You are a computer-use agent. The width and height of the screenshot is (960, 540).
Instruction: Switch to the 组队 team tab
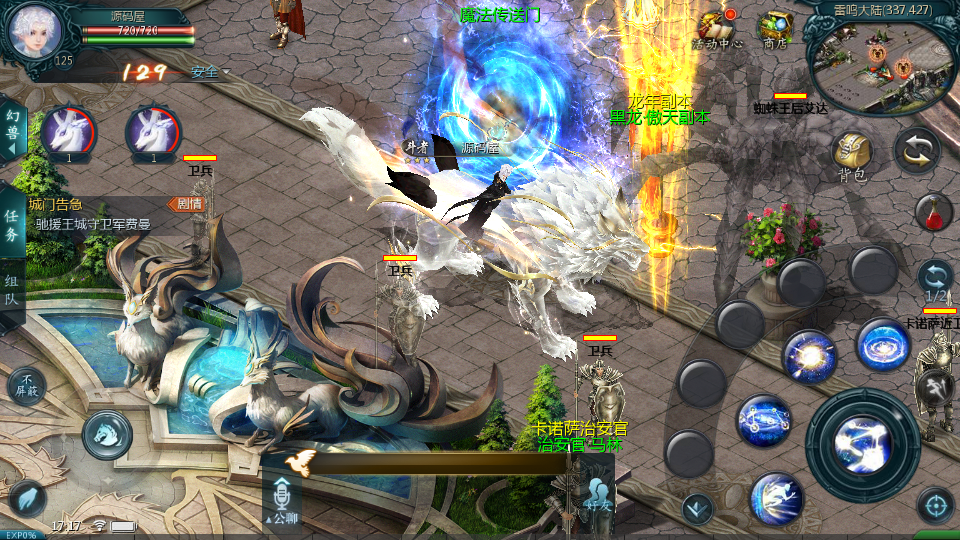point(12,290)
